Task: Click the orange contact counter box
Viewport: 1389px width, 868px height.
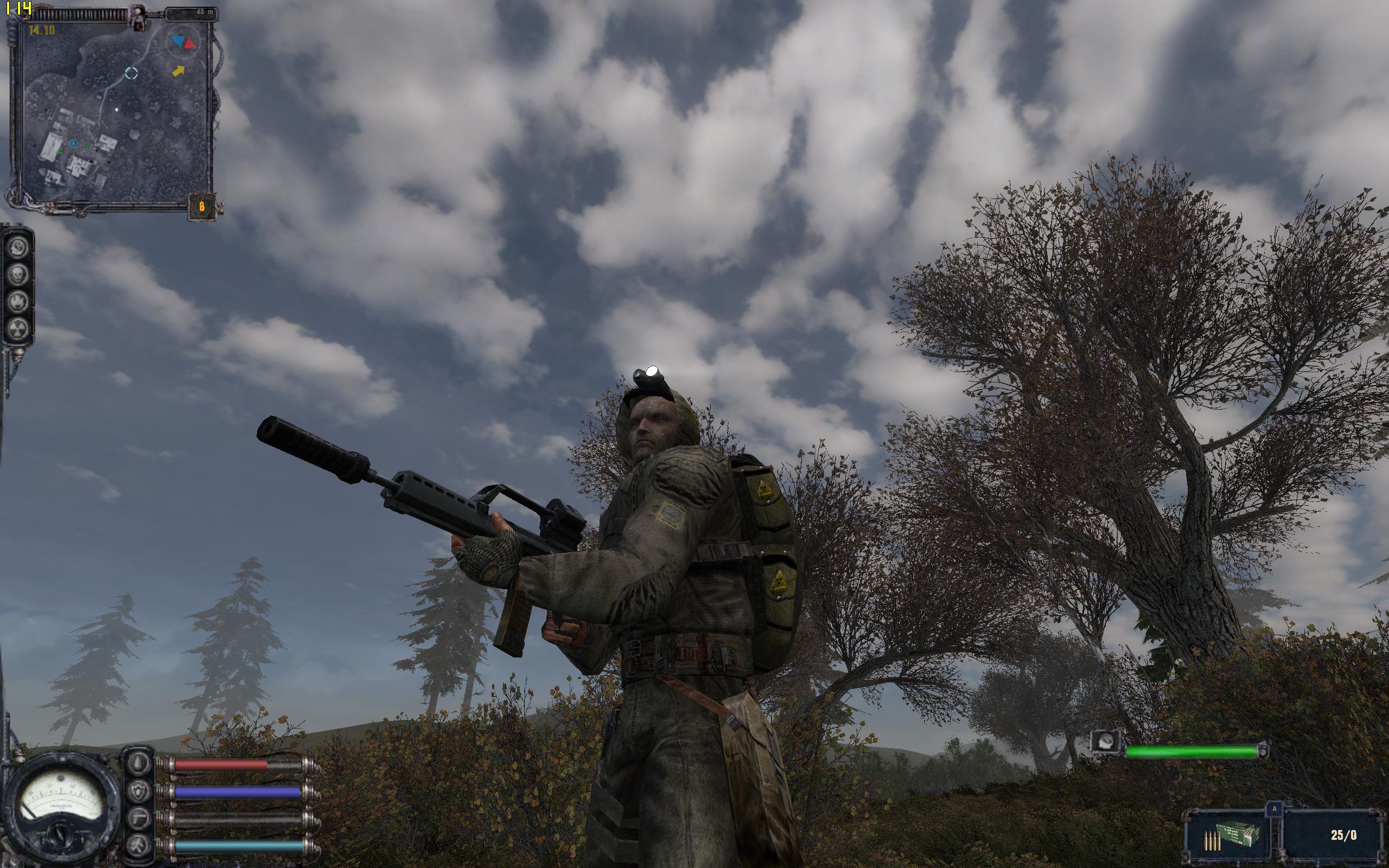Action: tap(201, 206)
